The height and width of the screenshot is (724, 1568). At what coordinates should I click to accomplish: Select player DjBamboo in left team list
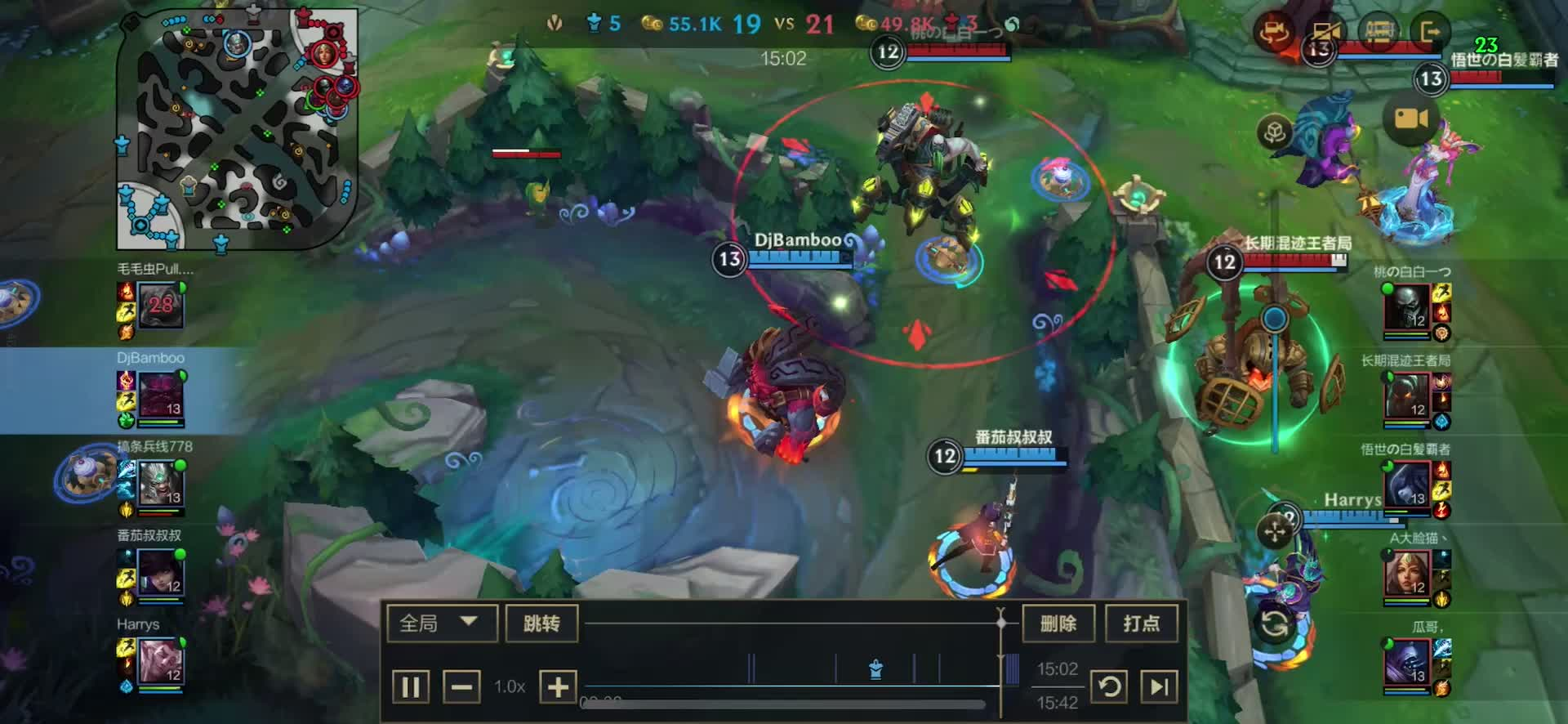[161, 395]
